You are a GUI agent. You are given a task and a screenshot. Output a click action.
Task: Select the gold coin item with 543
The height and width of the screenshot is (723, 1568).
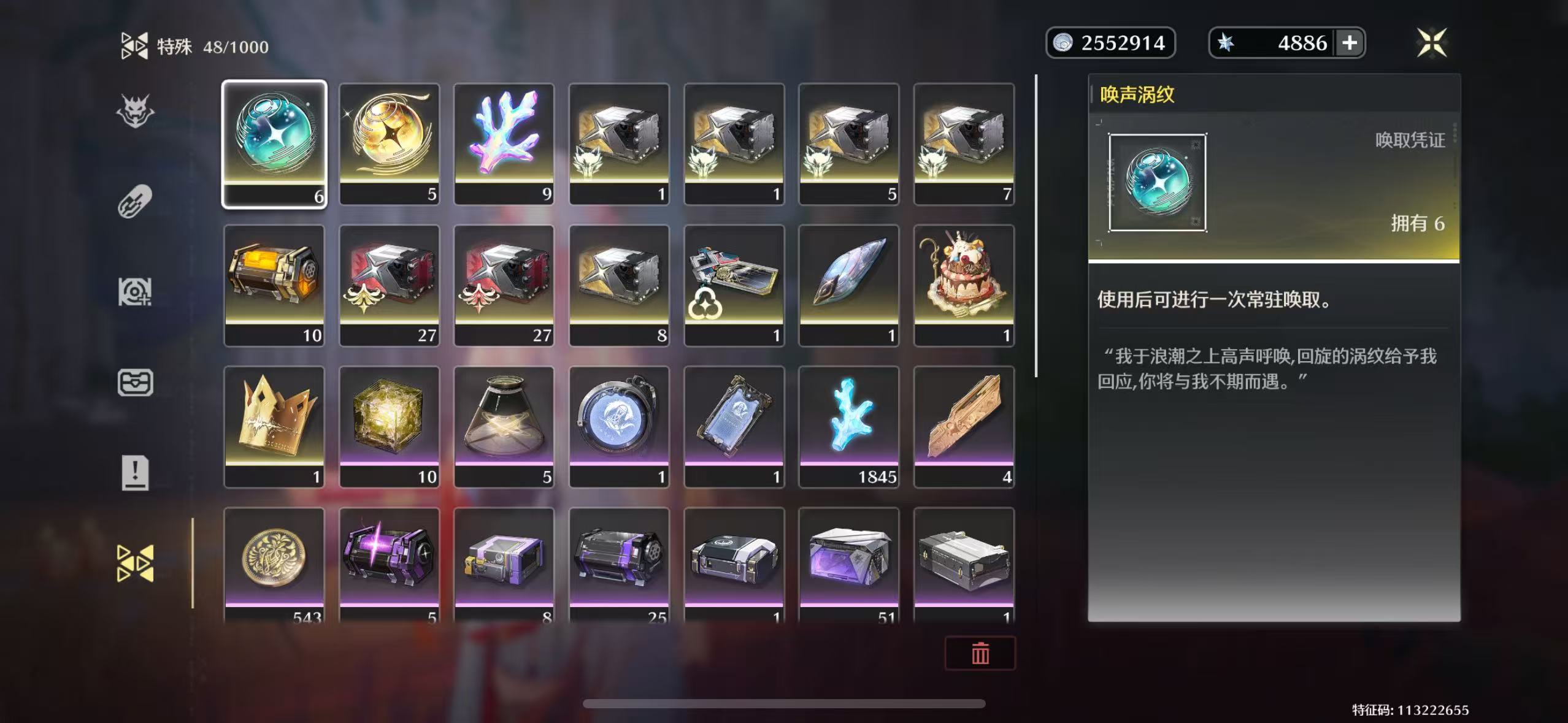[x=274, y=564]
